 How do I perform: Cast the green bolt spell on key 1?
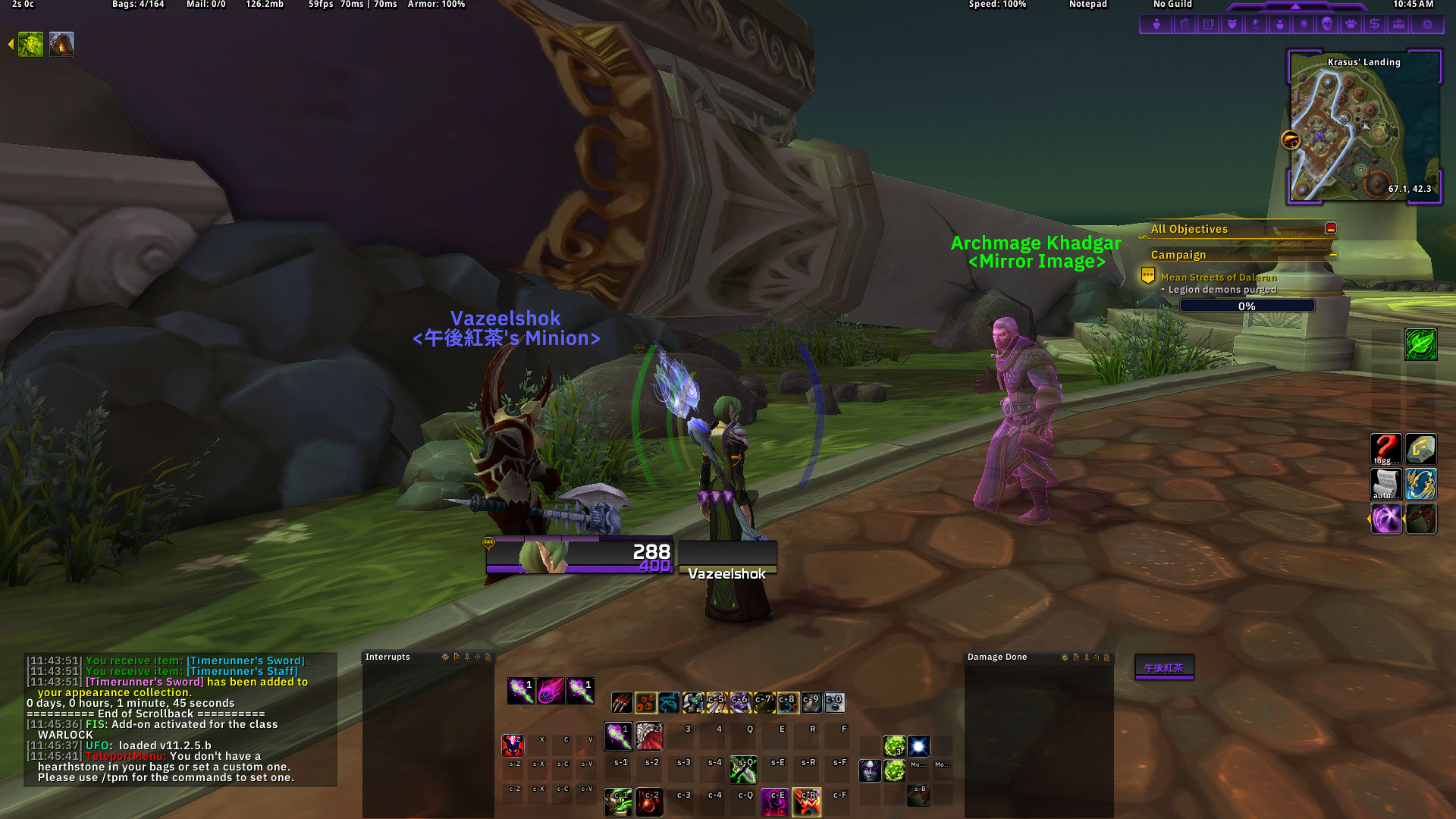click(x=618, y=736)
